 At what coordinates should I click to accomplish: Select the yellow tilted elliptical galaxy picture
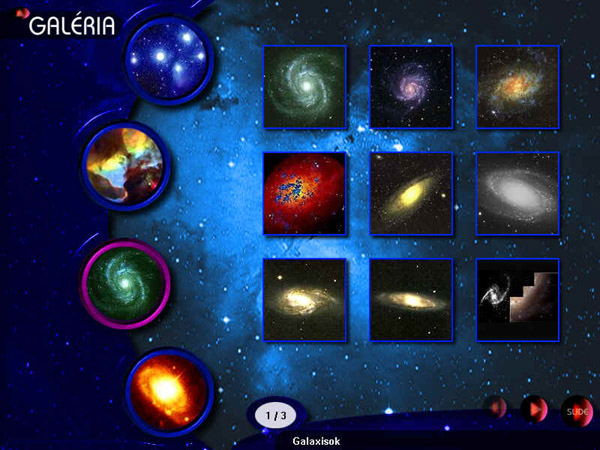(411, 193)
